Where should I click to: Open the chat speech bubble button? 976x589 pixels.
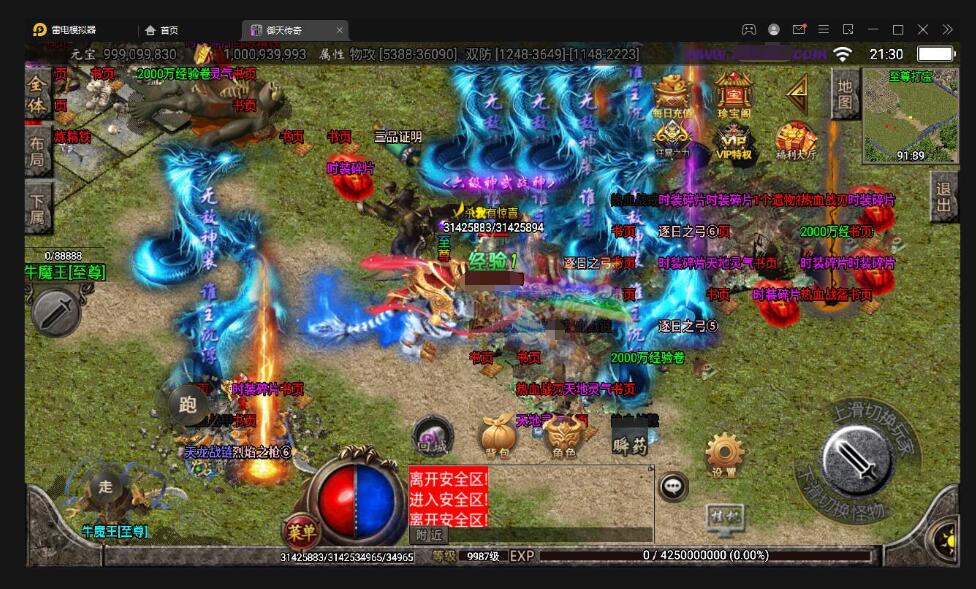pos(673,487)
